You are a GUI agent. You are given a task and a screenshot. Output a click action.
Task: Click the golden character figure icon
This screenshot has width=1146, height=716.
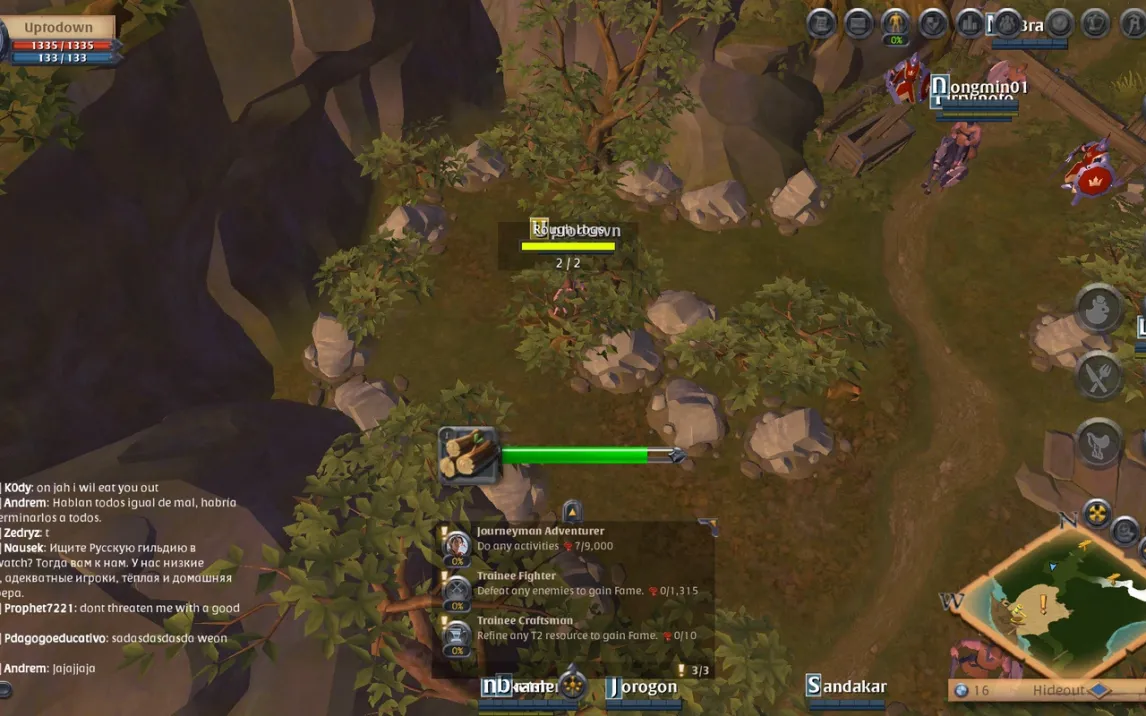(896, 21)
